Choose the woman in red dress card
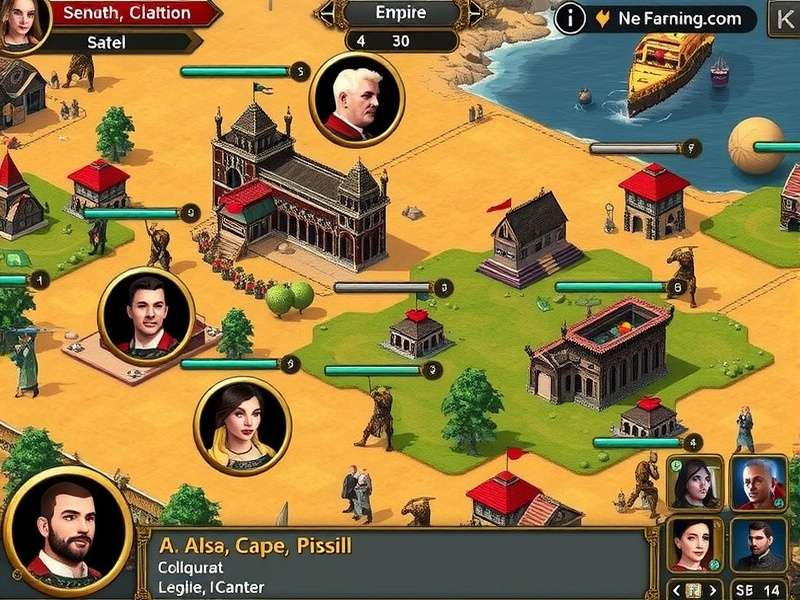 point(694,543)
